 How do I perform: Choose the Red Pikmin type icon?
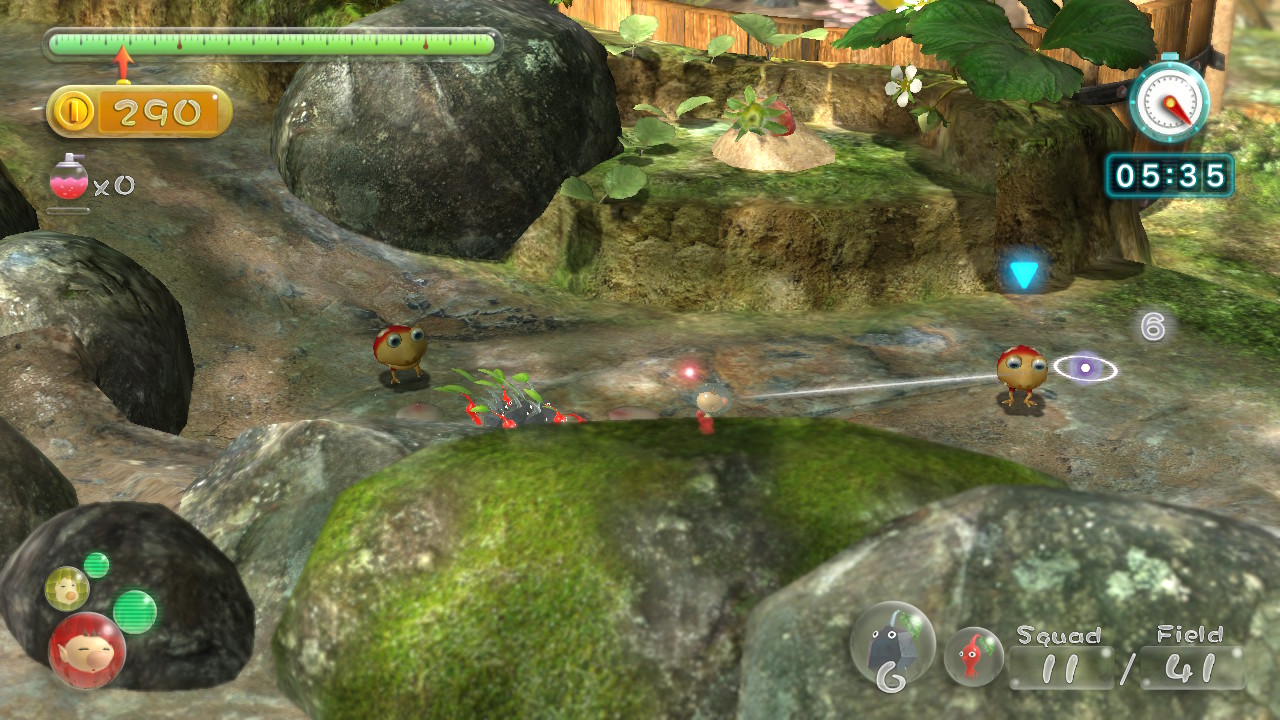coord(973,656)
